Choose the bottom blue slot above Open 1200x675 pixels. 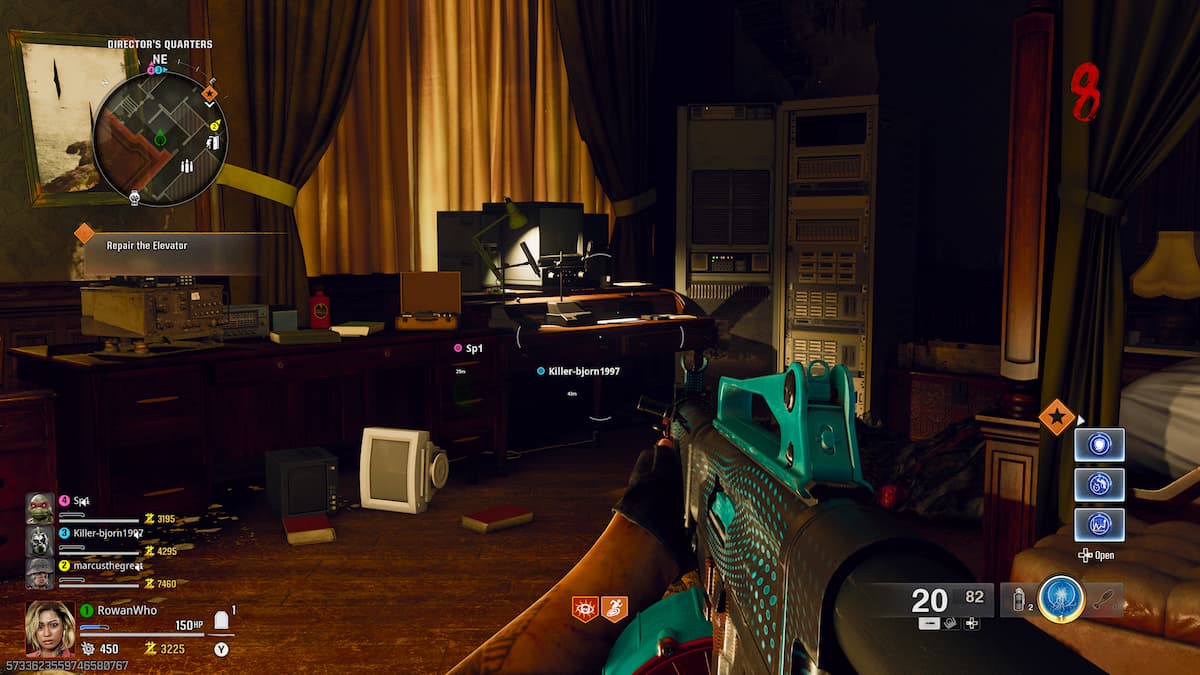click(1099, 524)
